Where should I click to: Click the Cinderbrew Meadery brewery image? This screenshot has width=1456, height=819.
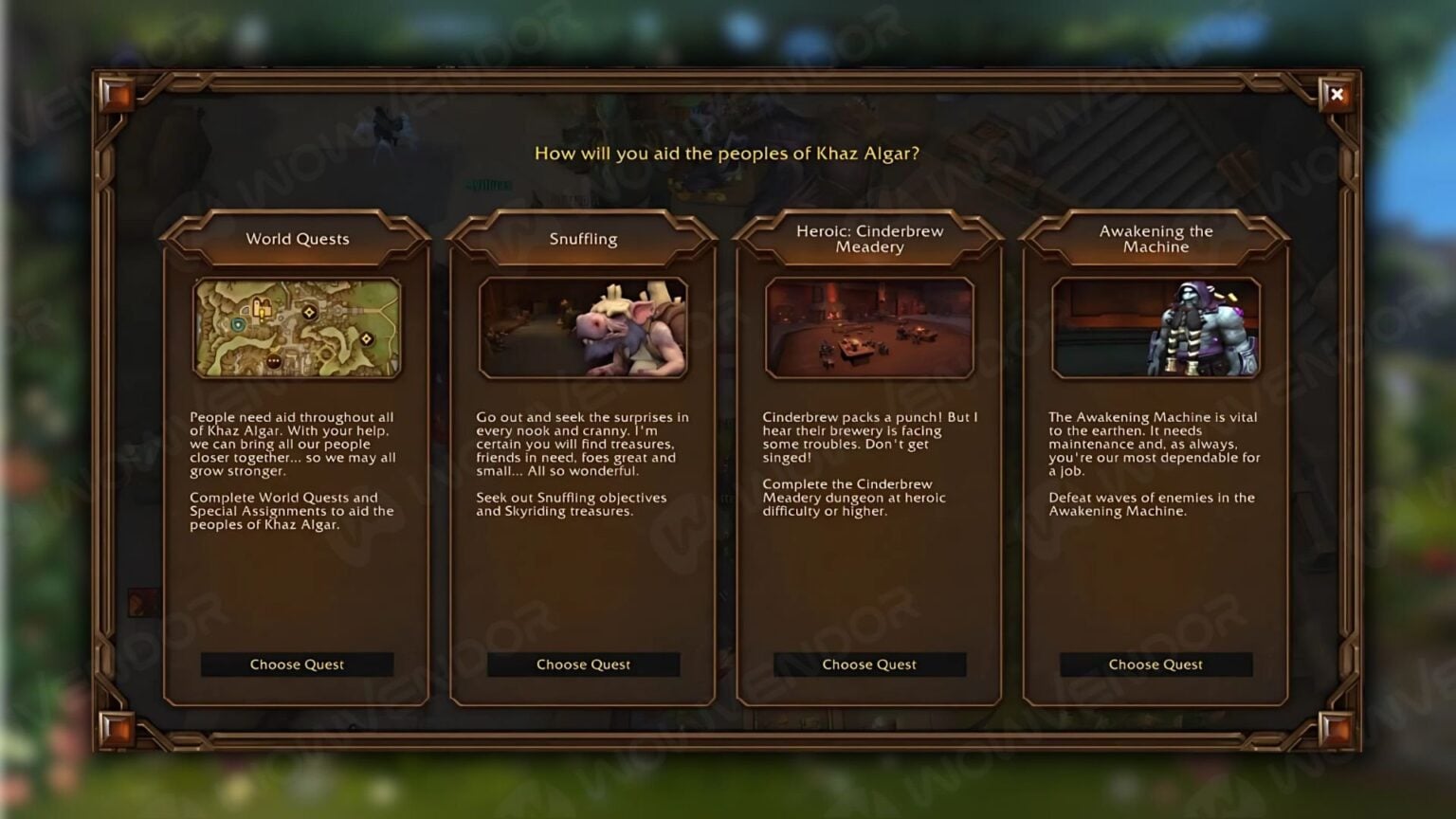pos(870,327)
